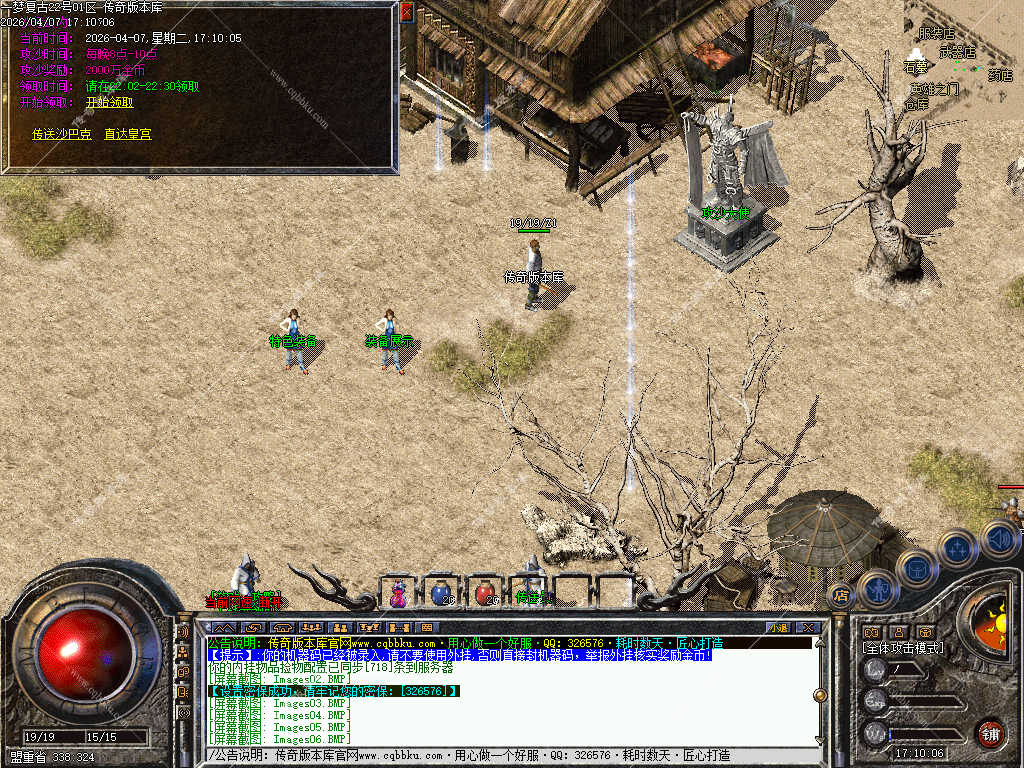
Task: Use the blue potion hotbar slot
Action: [440, 593]
